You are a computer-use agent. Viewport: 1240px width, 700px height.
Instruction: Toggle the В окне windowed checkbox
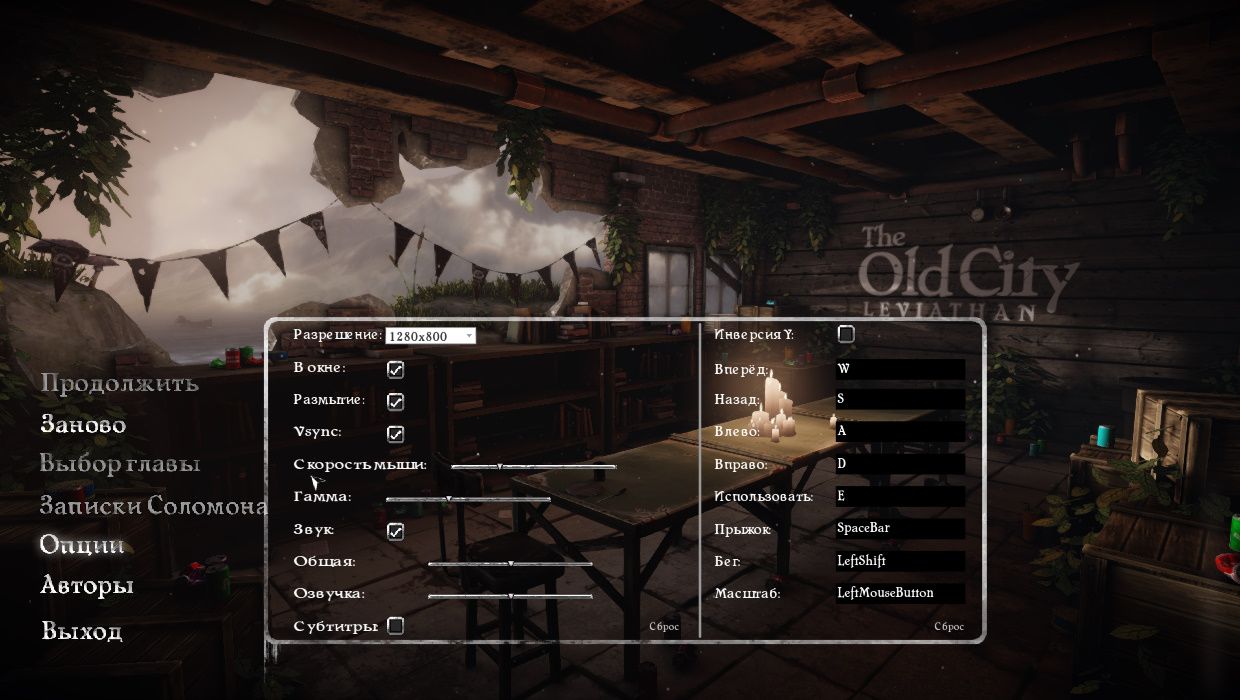click(x=396, y=369)
